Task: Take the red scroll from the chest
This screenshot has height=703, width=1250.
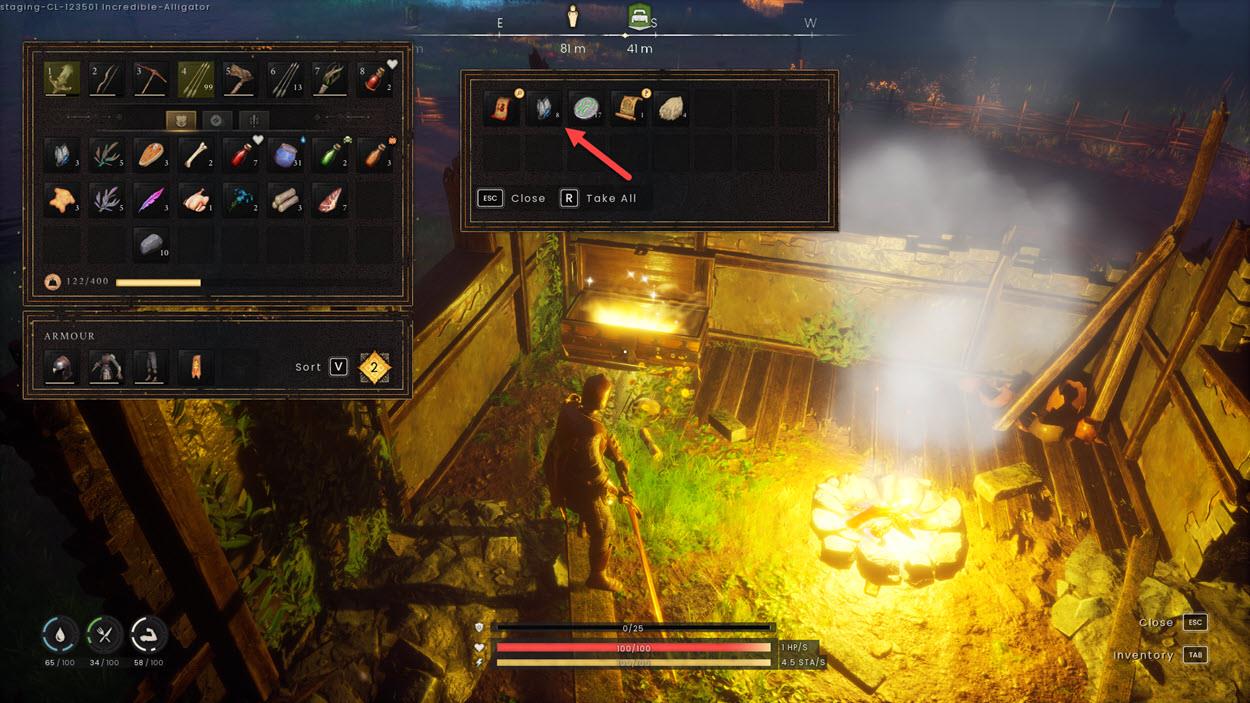Action: tap(500, 108)
